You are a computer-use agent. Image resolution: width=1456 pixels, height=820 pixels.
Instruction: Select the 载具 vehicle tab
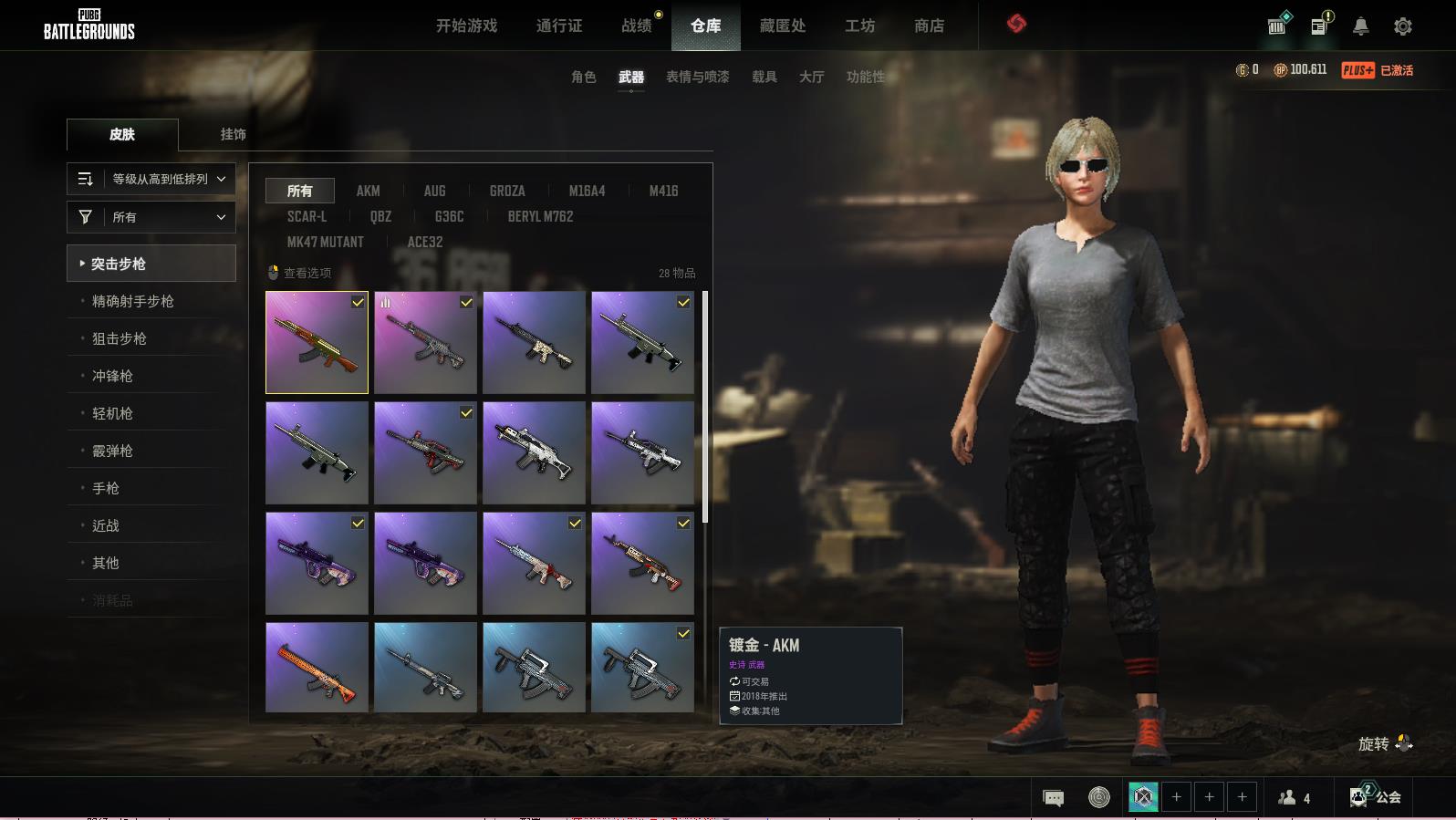click(x=764, y=77)
